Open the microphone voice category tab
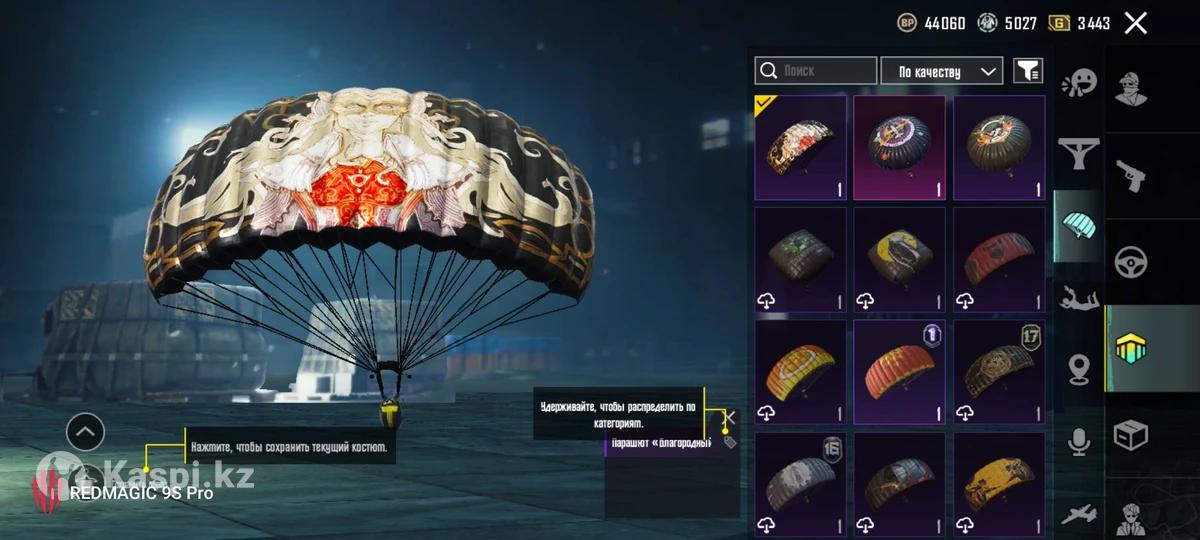Image resolution: width=1200 pixels, height=540 pixels. (x=1079, y=441)
